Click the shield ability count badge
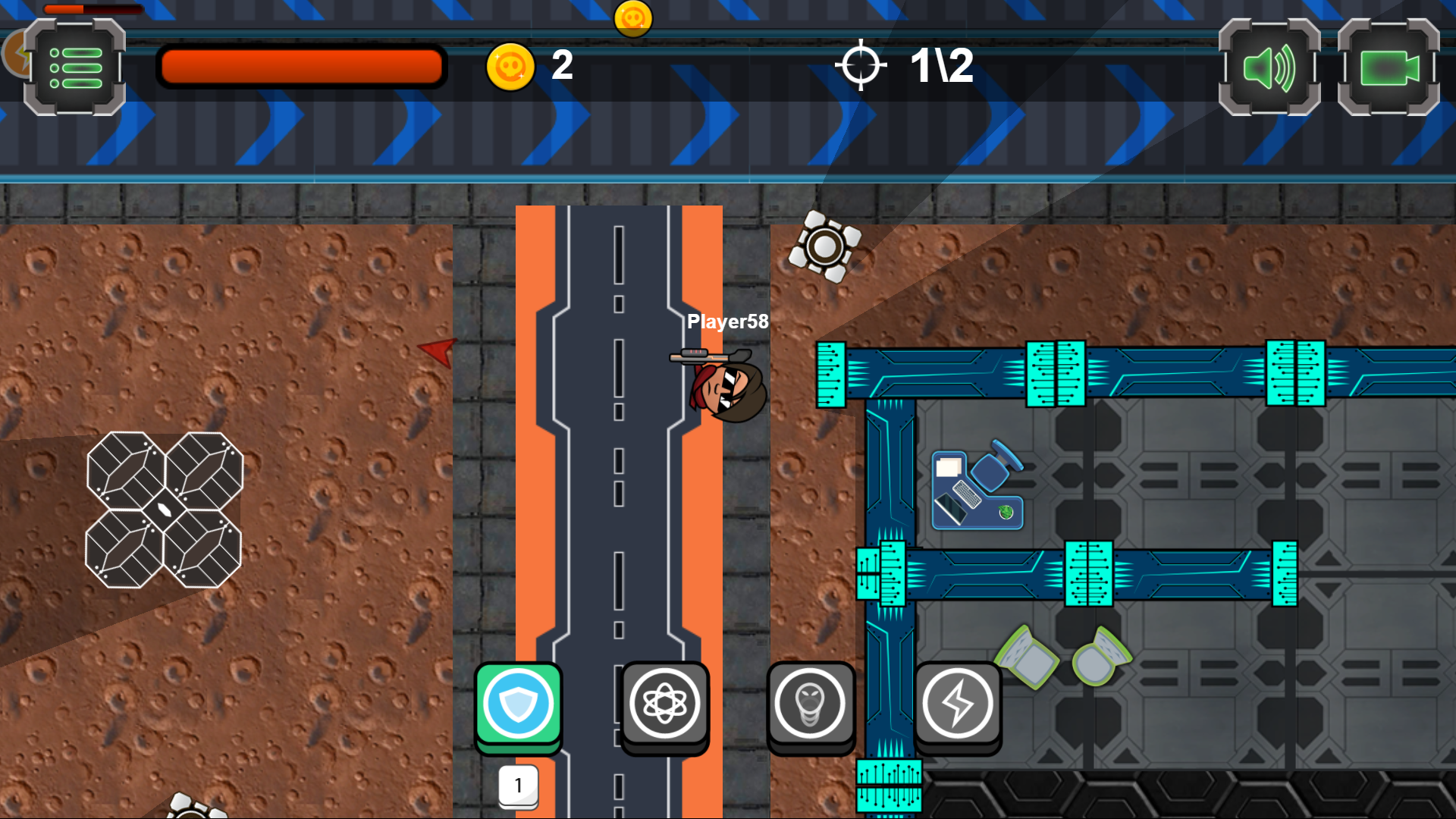This screenshot has width=1456, height=819. (x=518, y=786)
